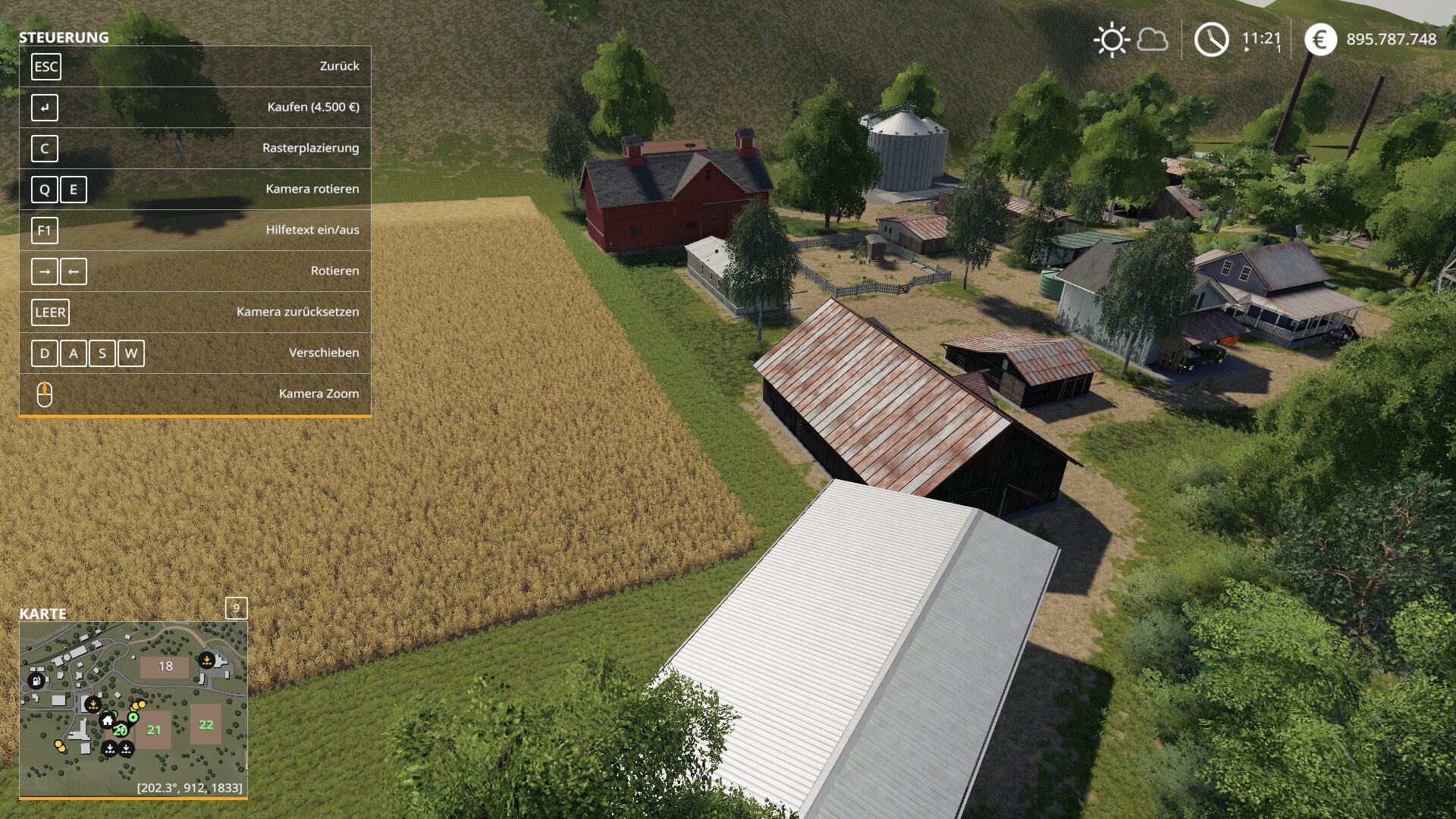Viewport: 1456px width, 819px height.
Task: Click the Karte minimap
Action: click(133, 709)
